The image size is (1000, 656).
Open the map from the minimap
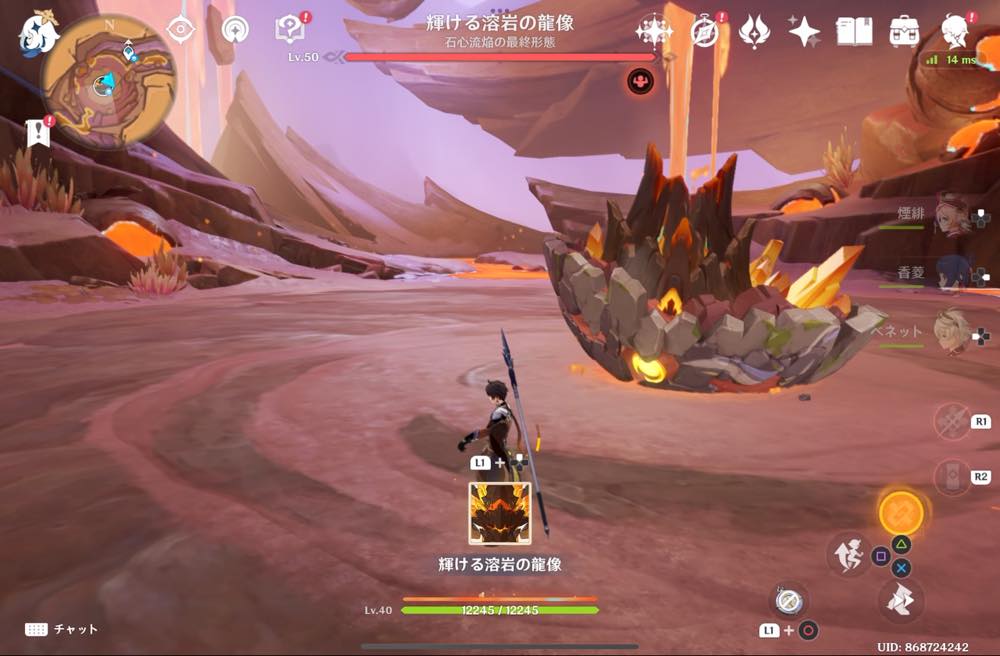[x=108, y=80]
